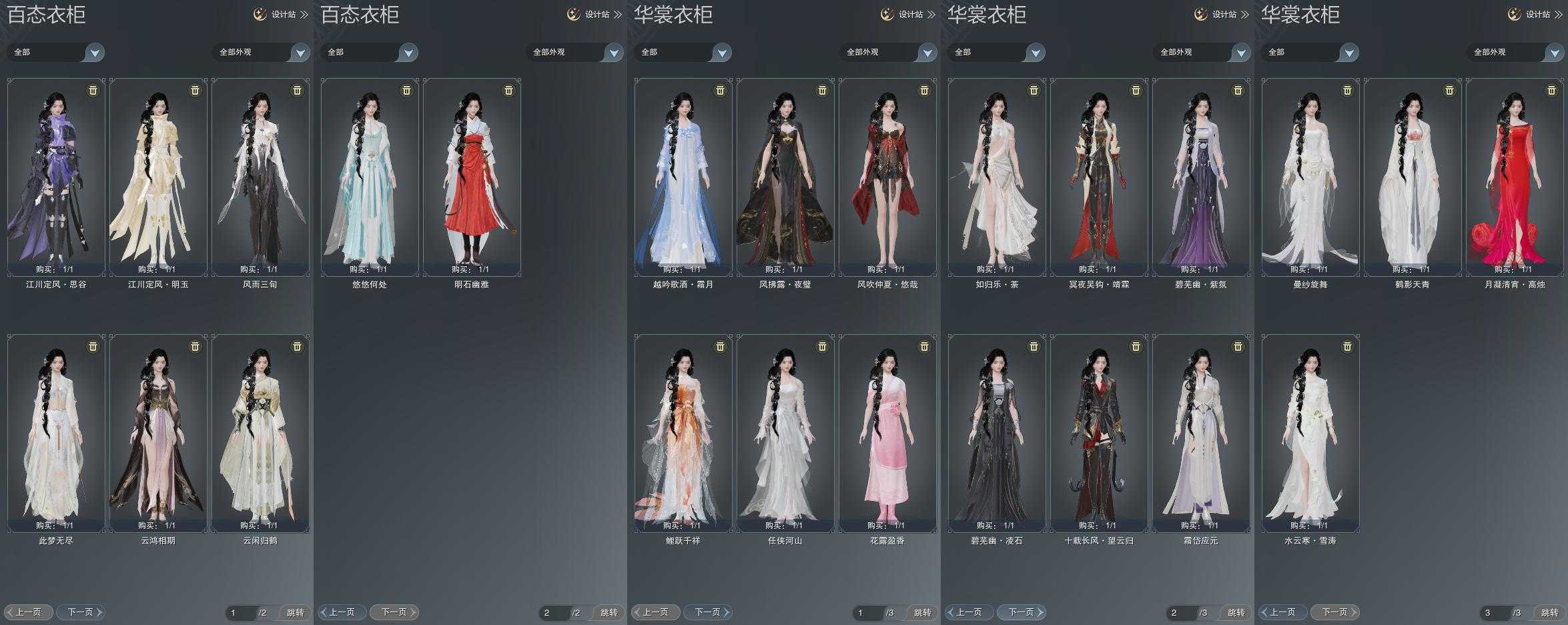
Task: Select the 越吟歌酒·霜月 blue outfit
Action: coord(683,177)
